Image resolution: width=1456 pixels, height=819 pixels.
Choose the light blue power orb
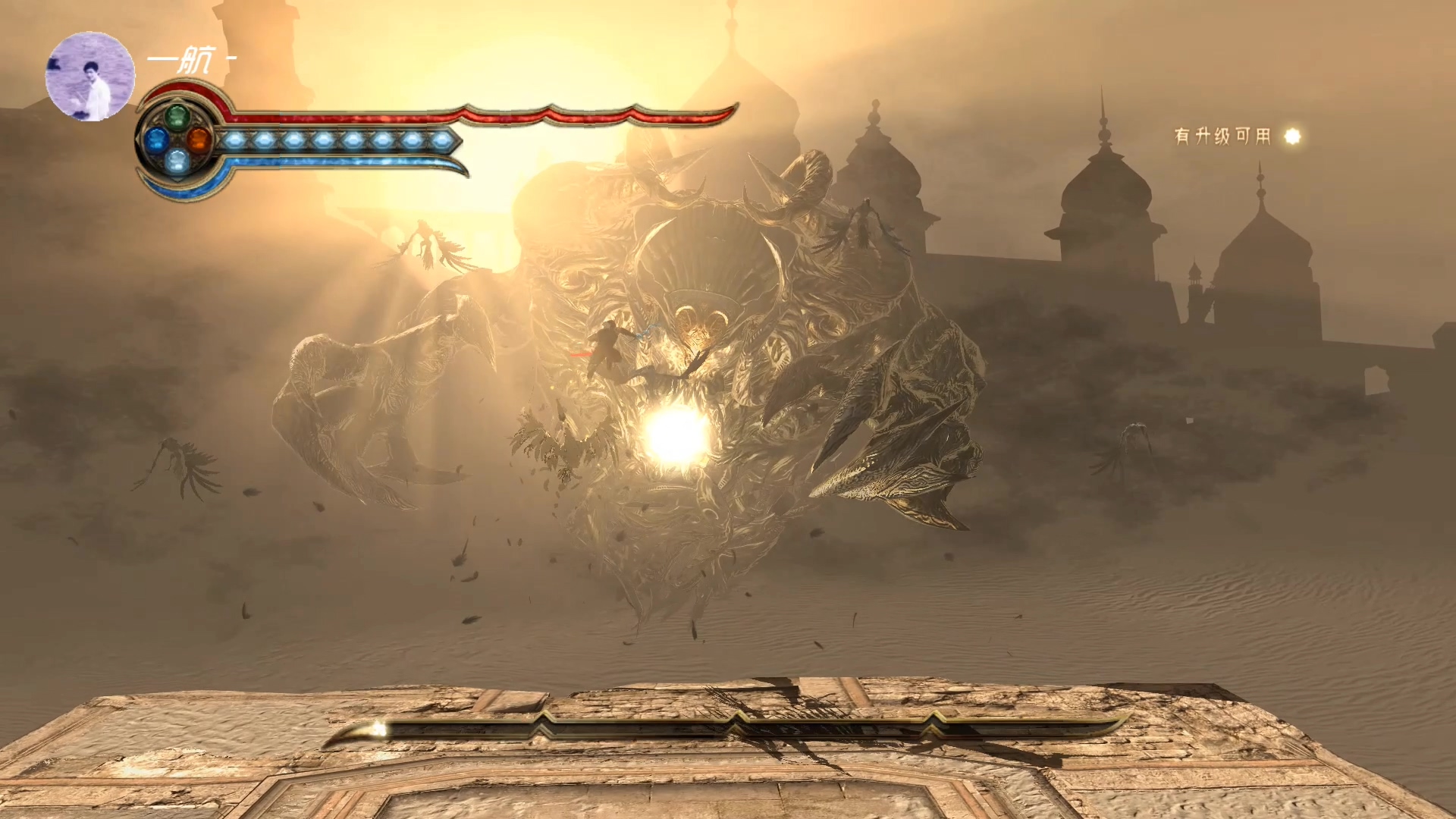(177, 160)
